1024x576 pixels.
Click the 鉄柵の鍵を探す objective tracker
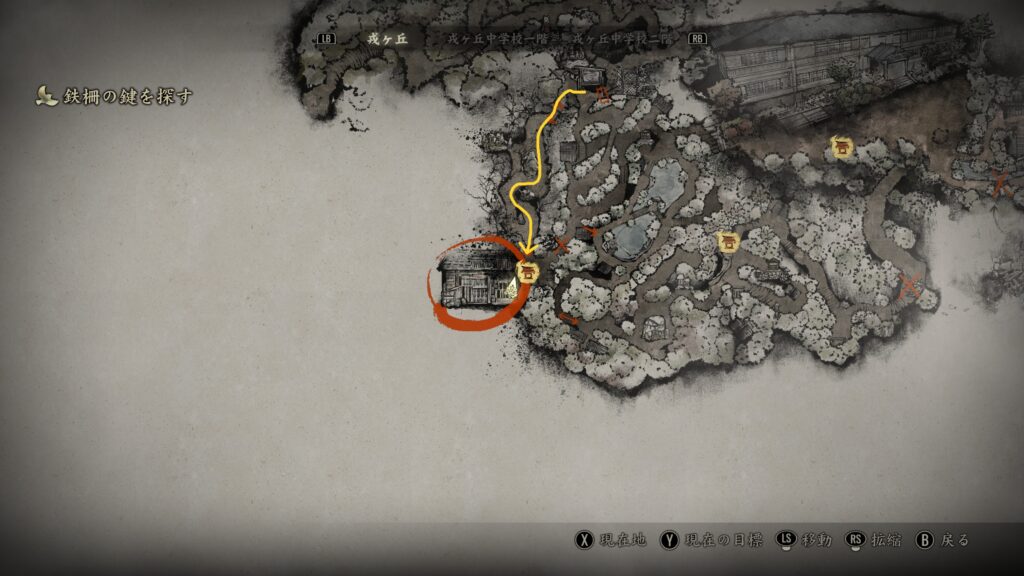tap(112, 96)
